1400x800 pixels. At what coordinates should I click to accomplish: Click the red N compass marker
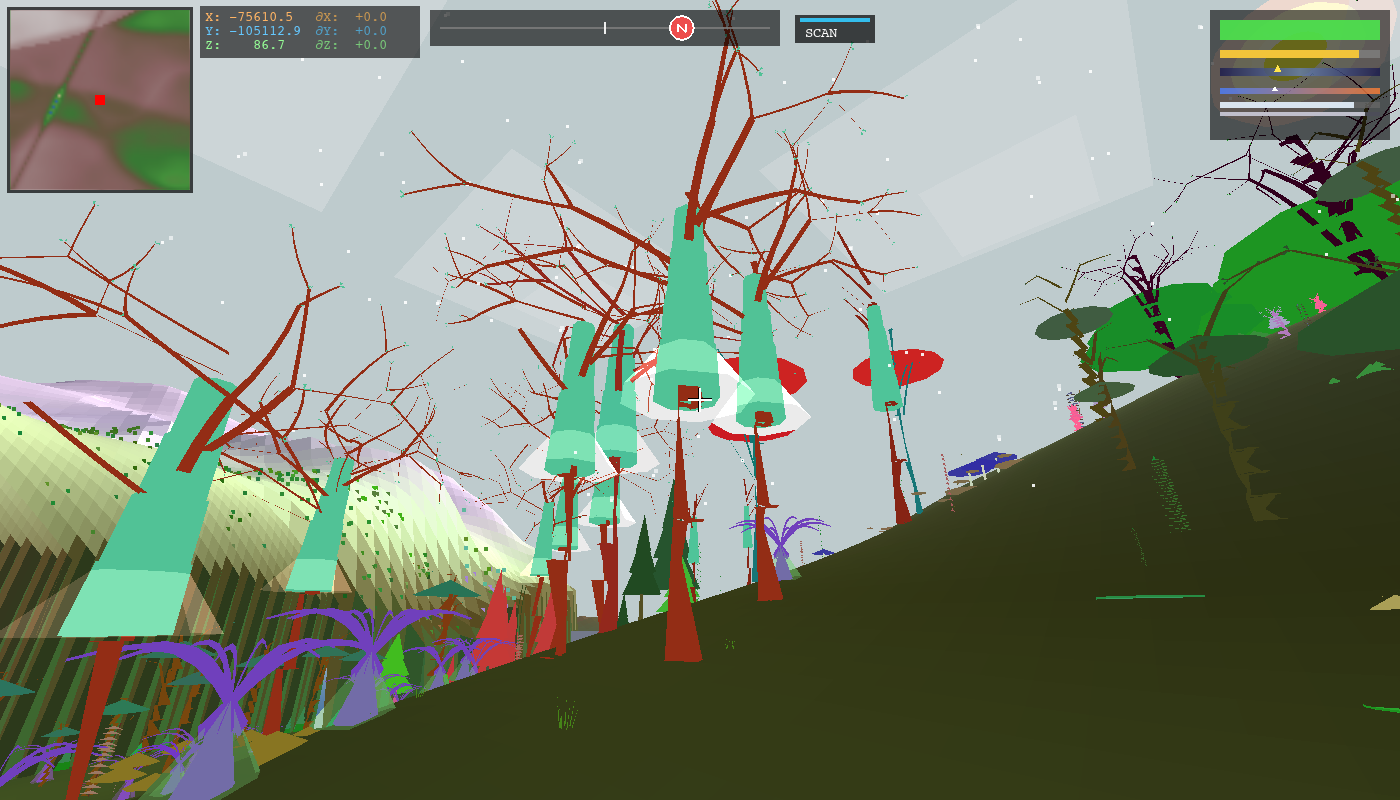pyautogui.click(x=681, y=29)
